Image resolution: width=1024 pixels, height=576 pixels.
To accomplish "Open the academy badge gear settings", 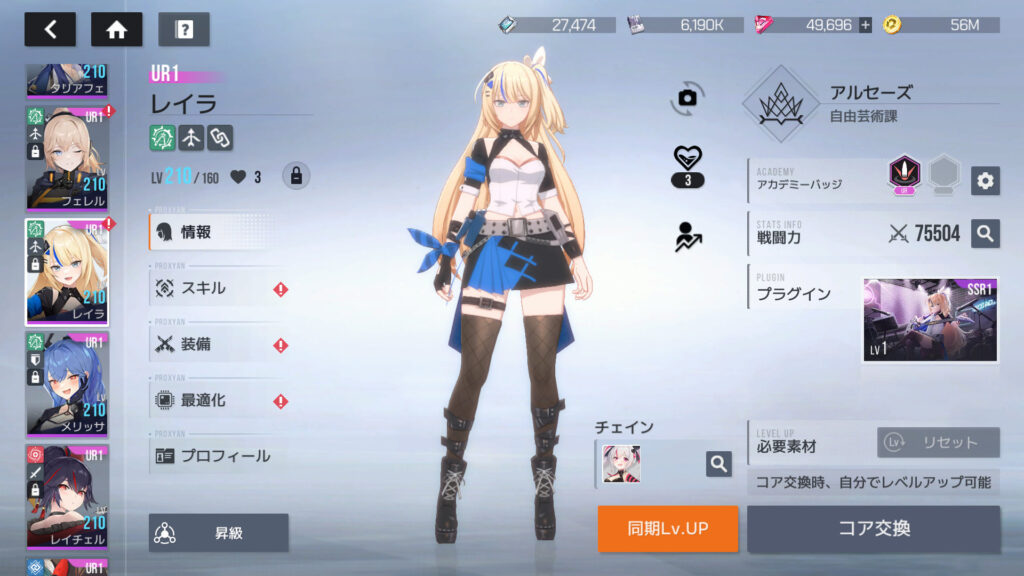I will [x=985, y=180].
